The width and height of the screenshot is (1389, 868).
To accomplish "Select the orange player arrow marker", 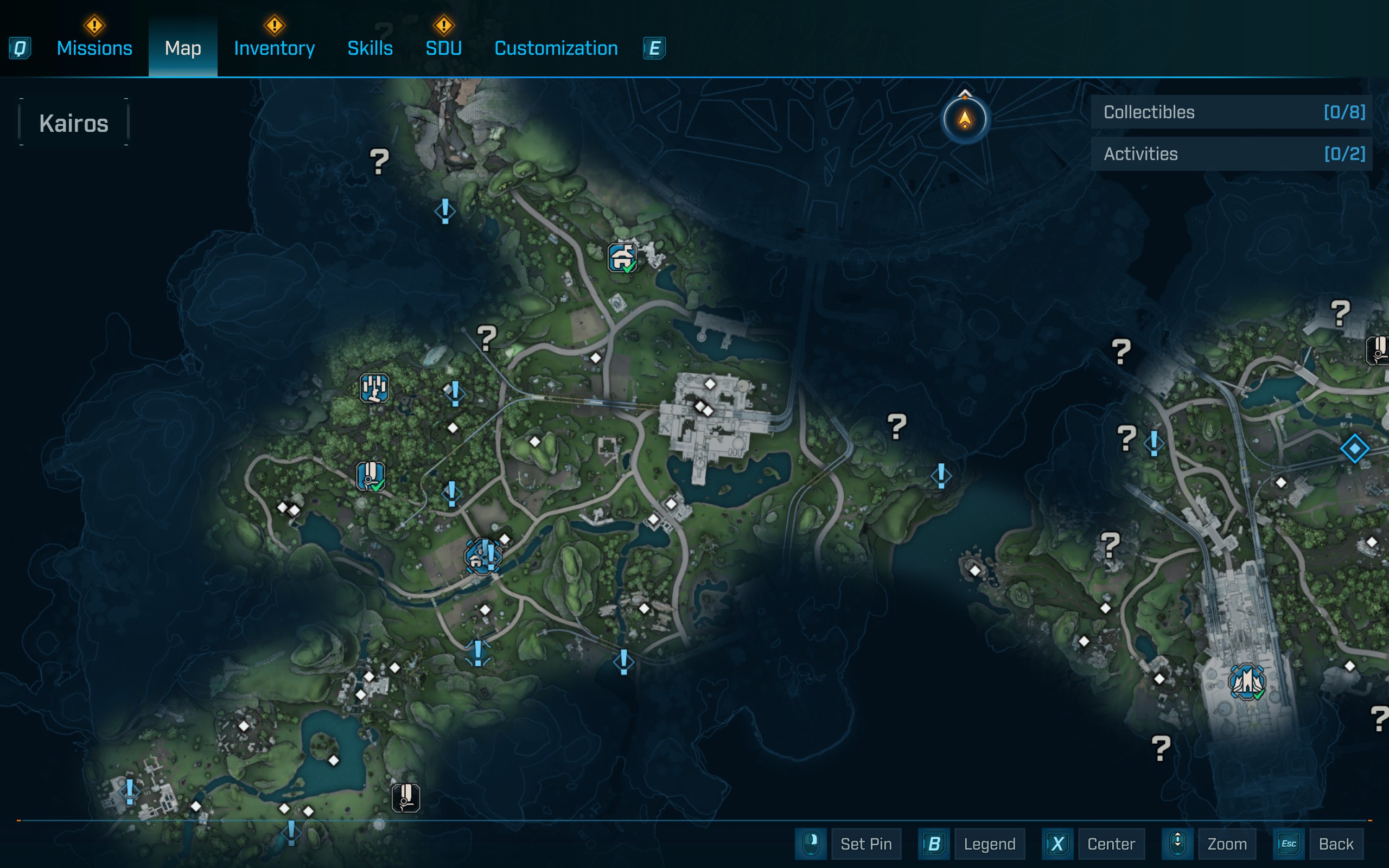I will click(965, 119).
